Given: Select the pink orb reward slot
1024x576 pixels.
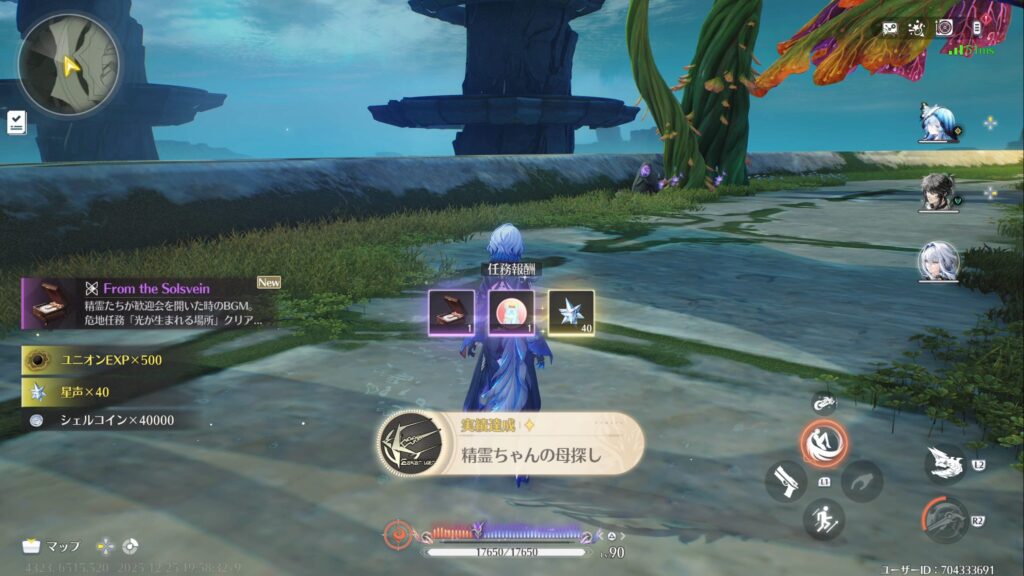Looking at the screenshot, I should pos(510,312).
